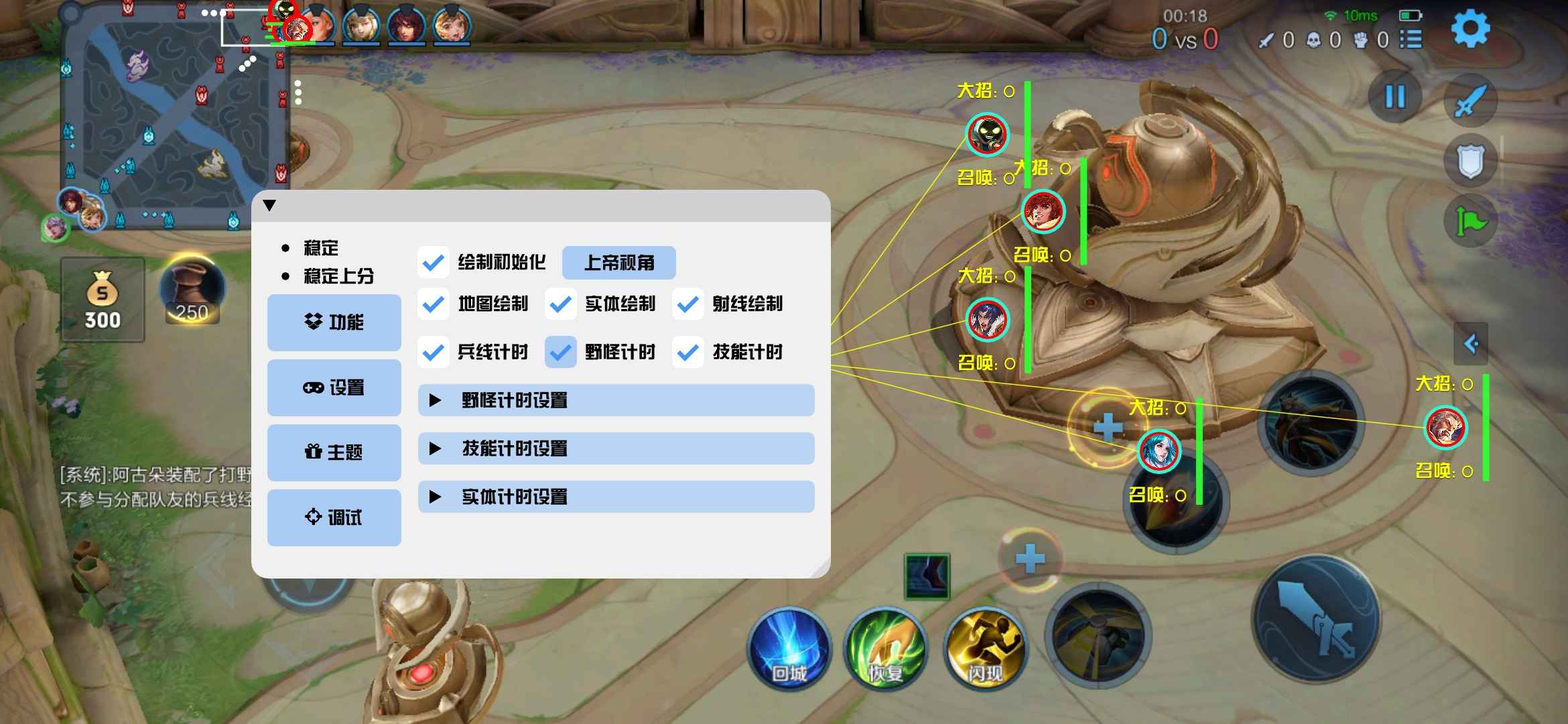Screen dimensions: 1568x724
Task: Pause the match with the pause icon
Action: pos(1394,97)
